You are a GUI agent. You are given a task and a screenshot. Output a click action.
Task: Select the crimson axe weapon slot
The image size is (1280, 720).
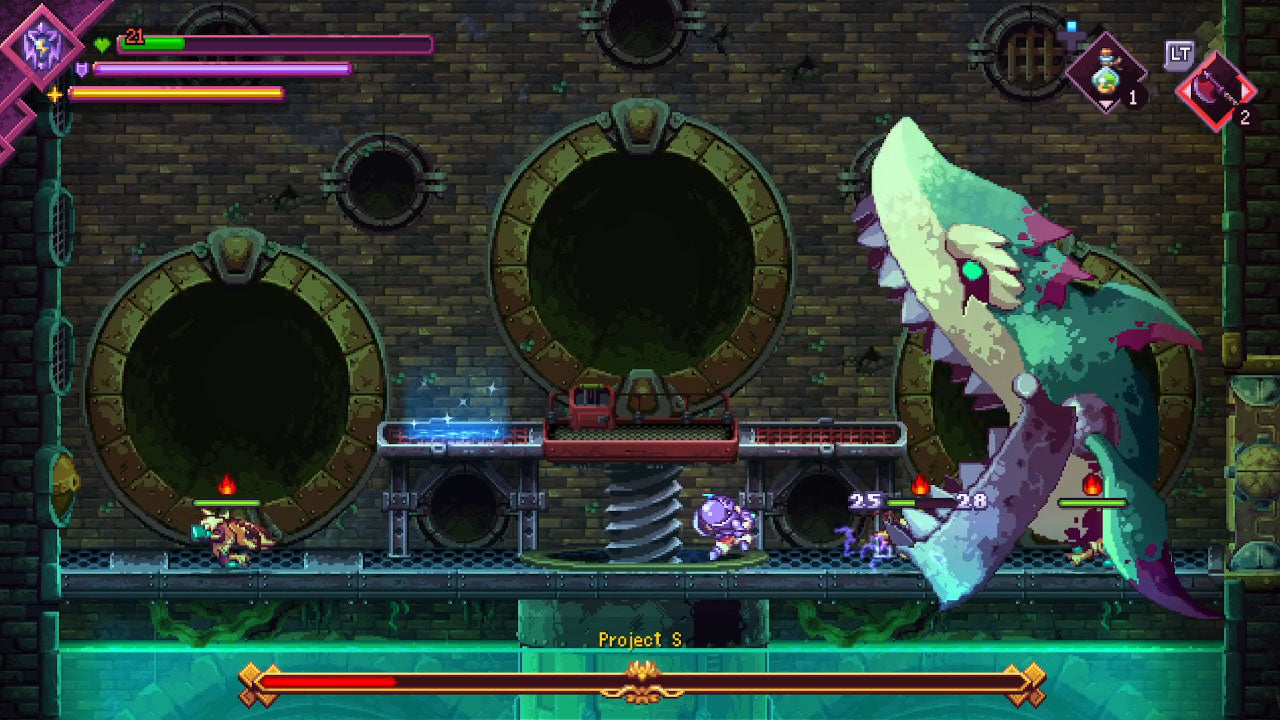click(x=1215, y=92)
